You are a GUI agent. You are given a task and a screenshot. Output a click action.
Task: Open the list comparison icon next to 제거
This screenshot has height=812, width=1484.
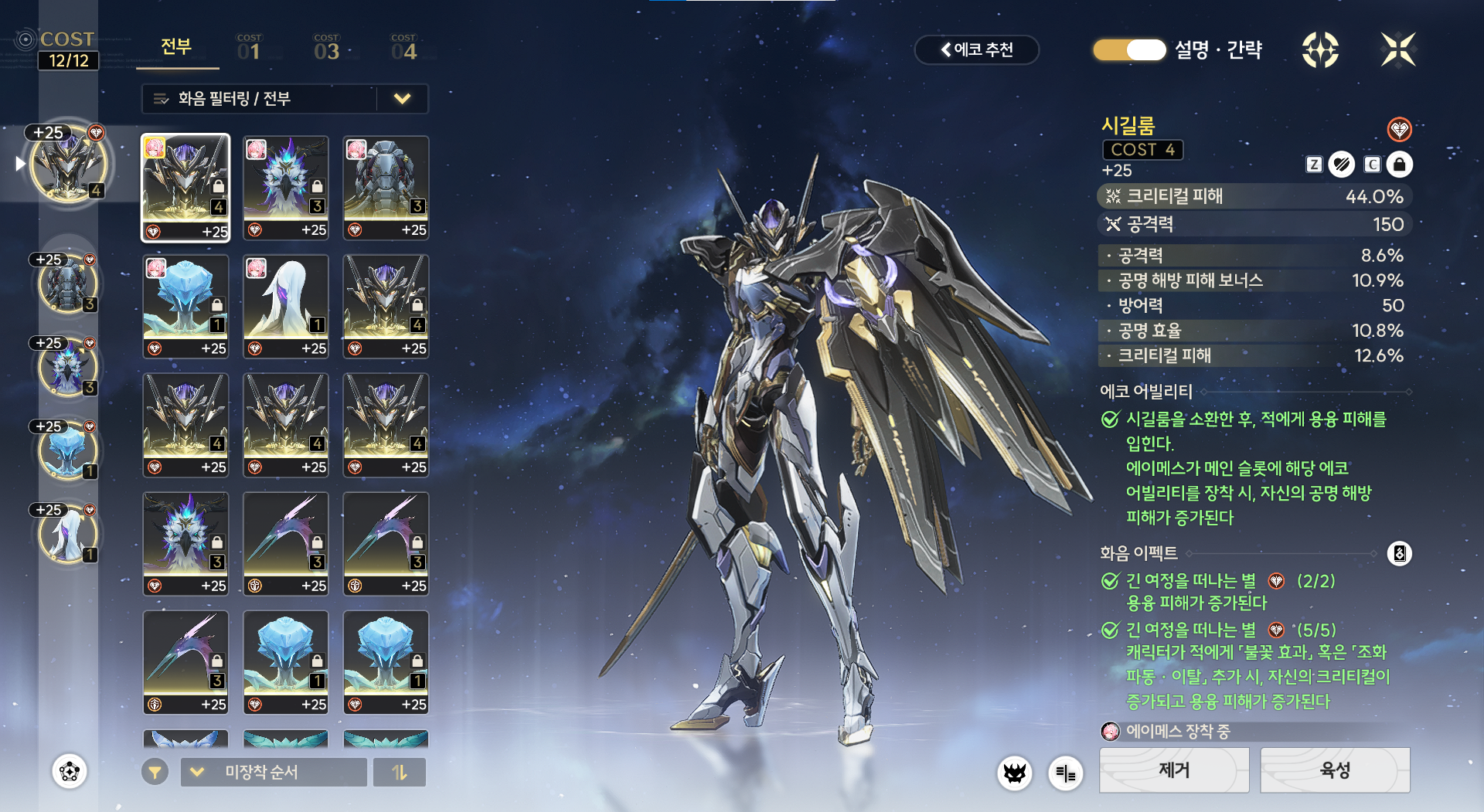tap(1065, 773)
